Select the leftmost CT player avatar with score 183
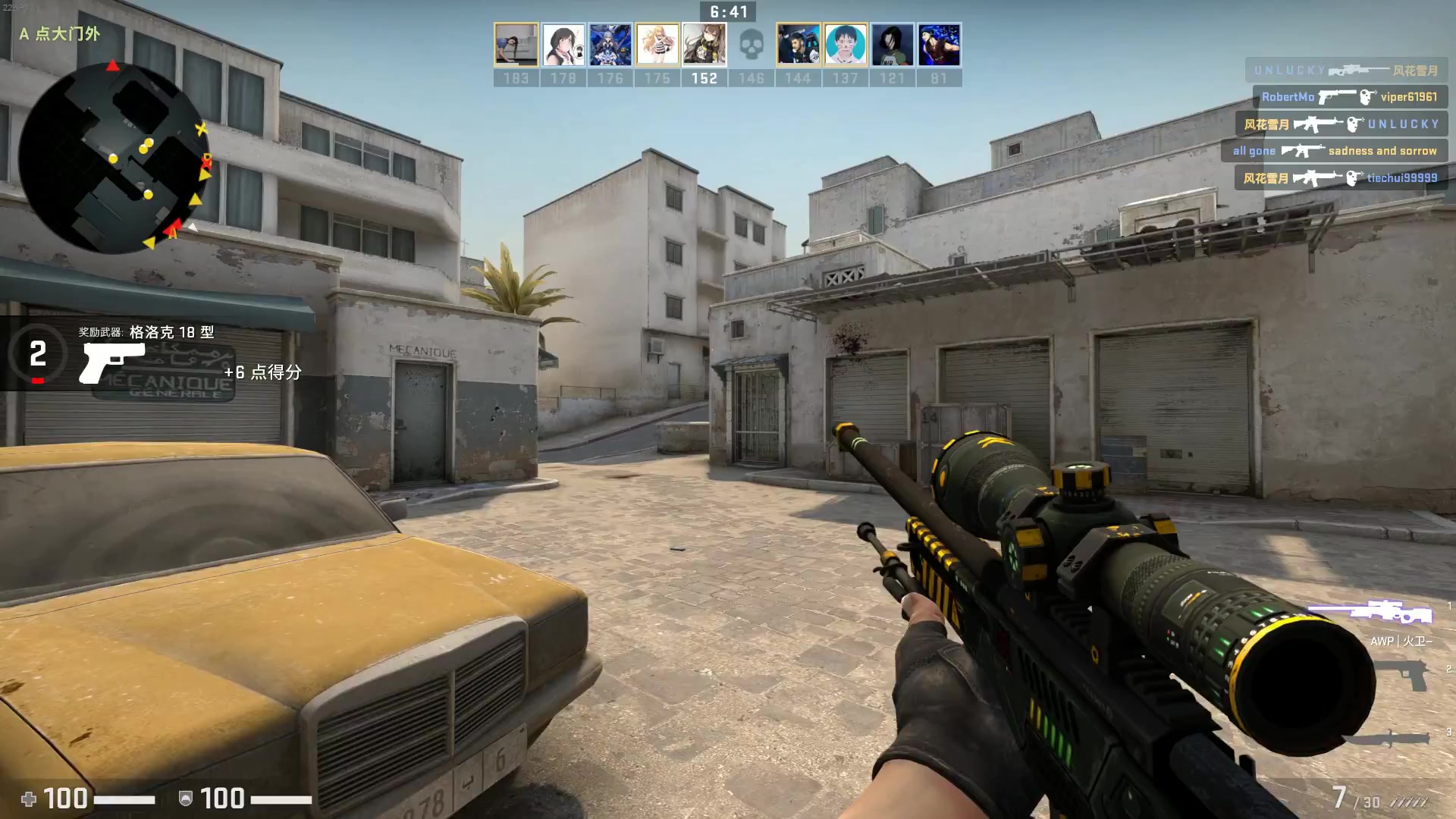 517,43
